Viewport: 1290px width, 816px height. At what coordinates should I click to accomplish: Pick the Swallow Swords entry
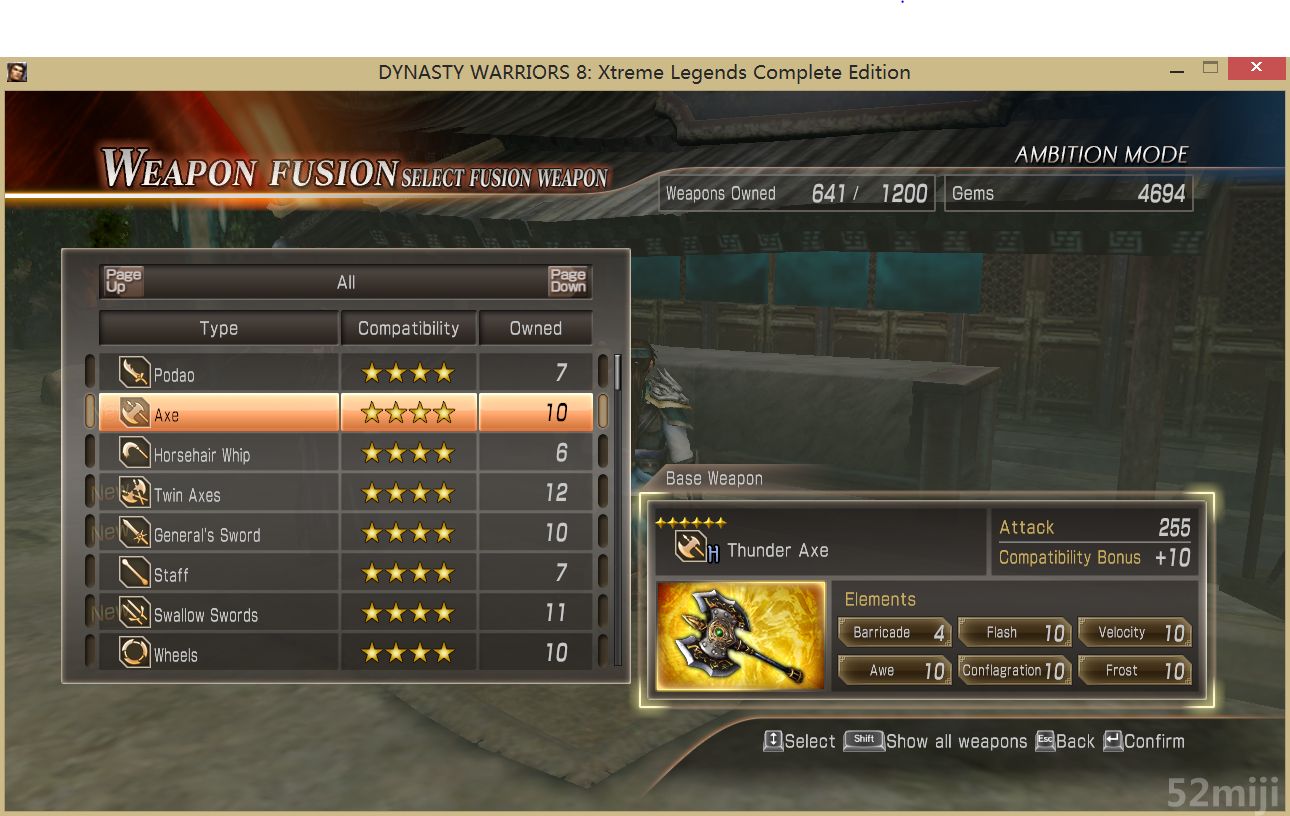tap(218, 614)
